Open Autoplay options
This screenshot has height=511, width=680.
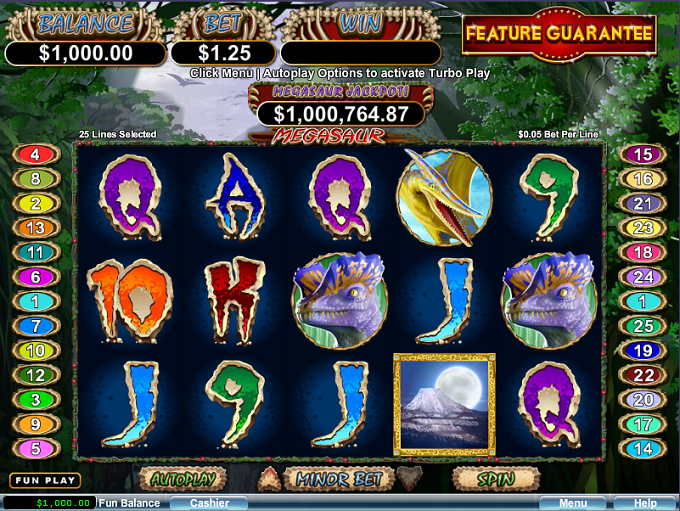(181, 479)
